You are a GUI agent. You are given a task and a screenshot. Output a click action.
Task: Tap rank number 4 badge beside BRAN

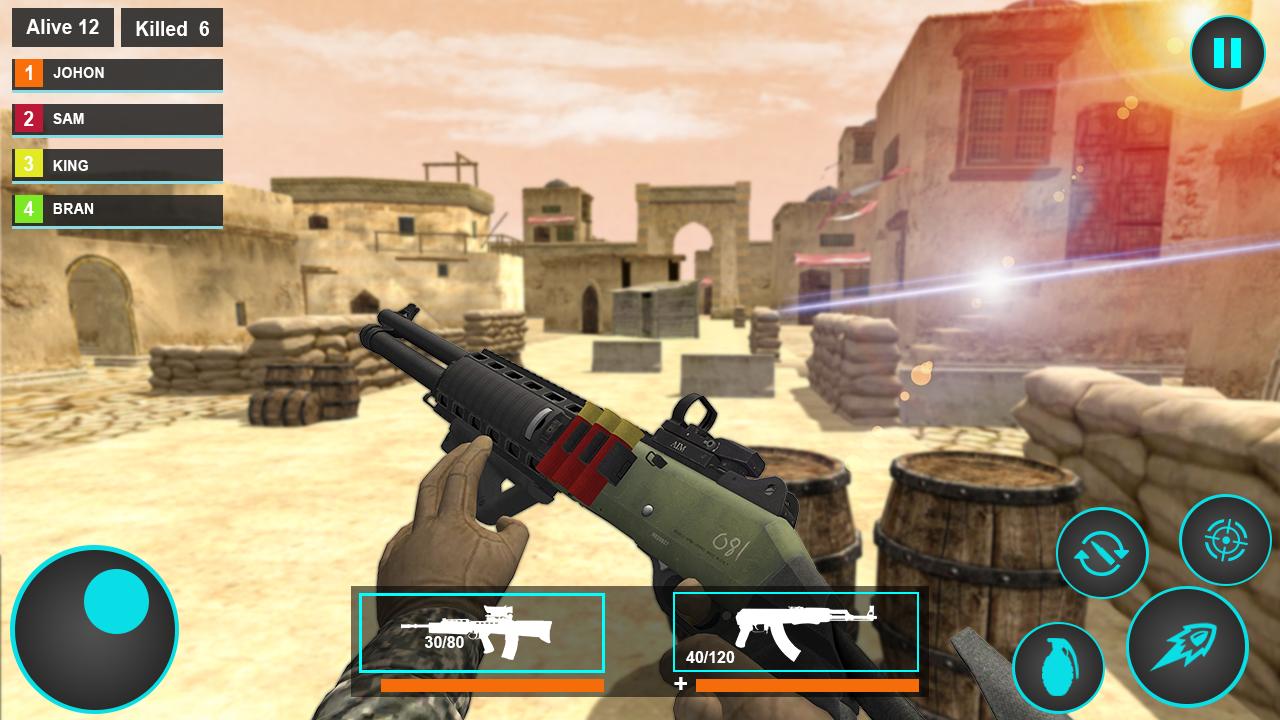pyautogui.click(x=27, y=209)
